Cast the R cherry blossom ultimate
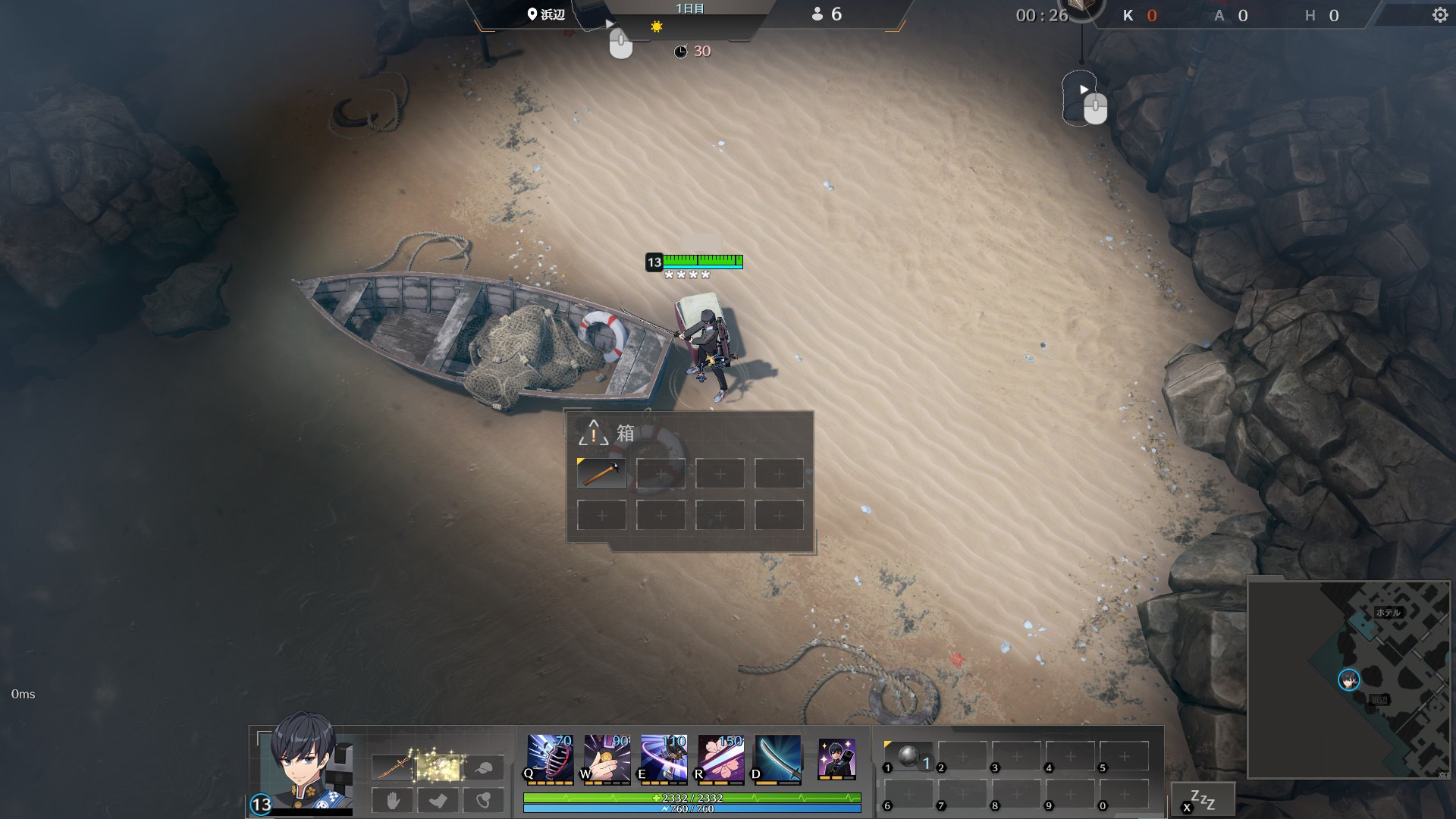1456x819 pixels. point(720,758)
